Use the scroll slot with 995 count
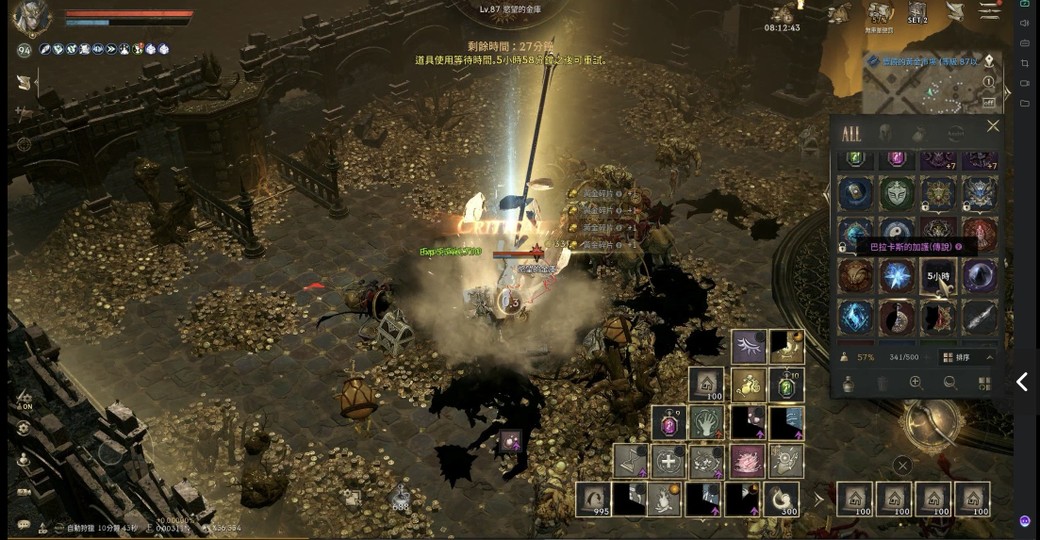Screen dimensions: 1040x540 click(x=592, y=498)
